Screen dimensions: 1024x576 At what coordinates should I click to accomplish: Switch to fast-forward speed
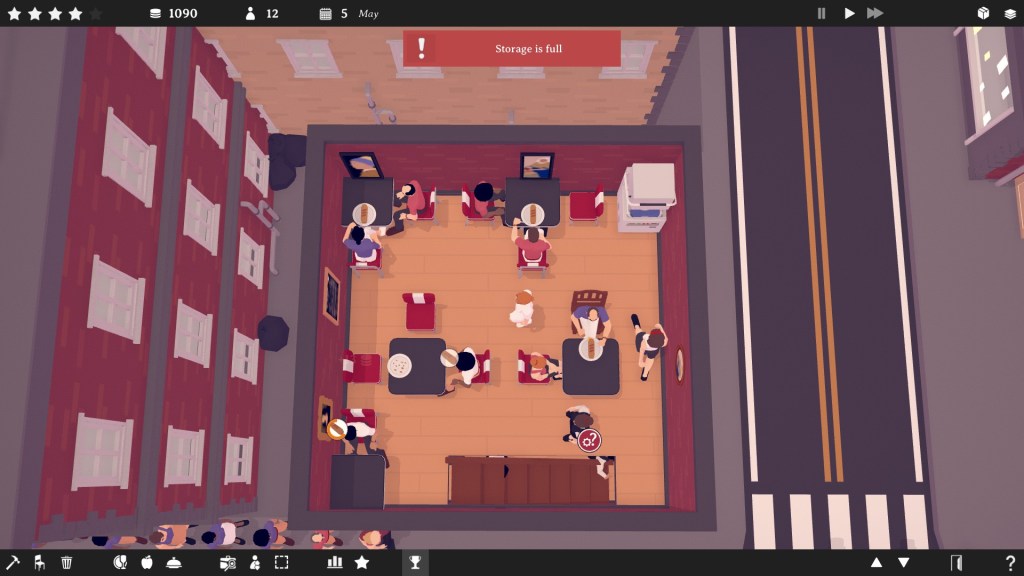875,13
